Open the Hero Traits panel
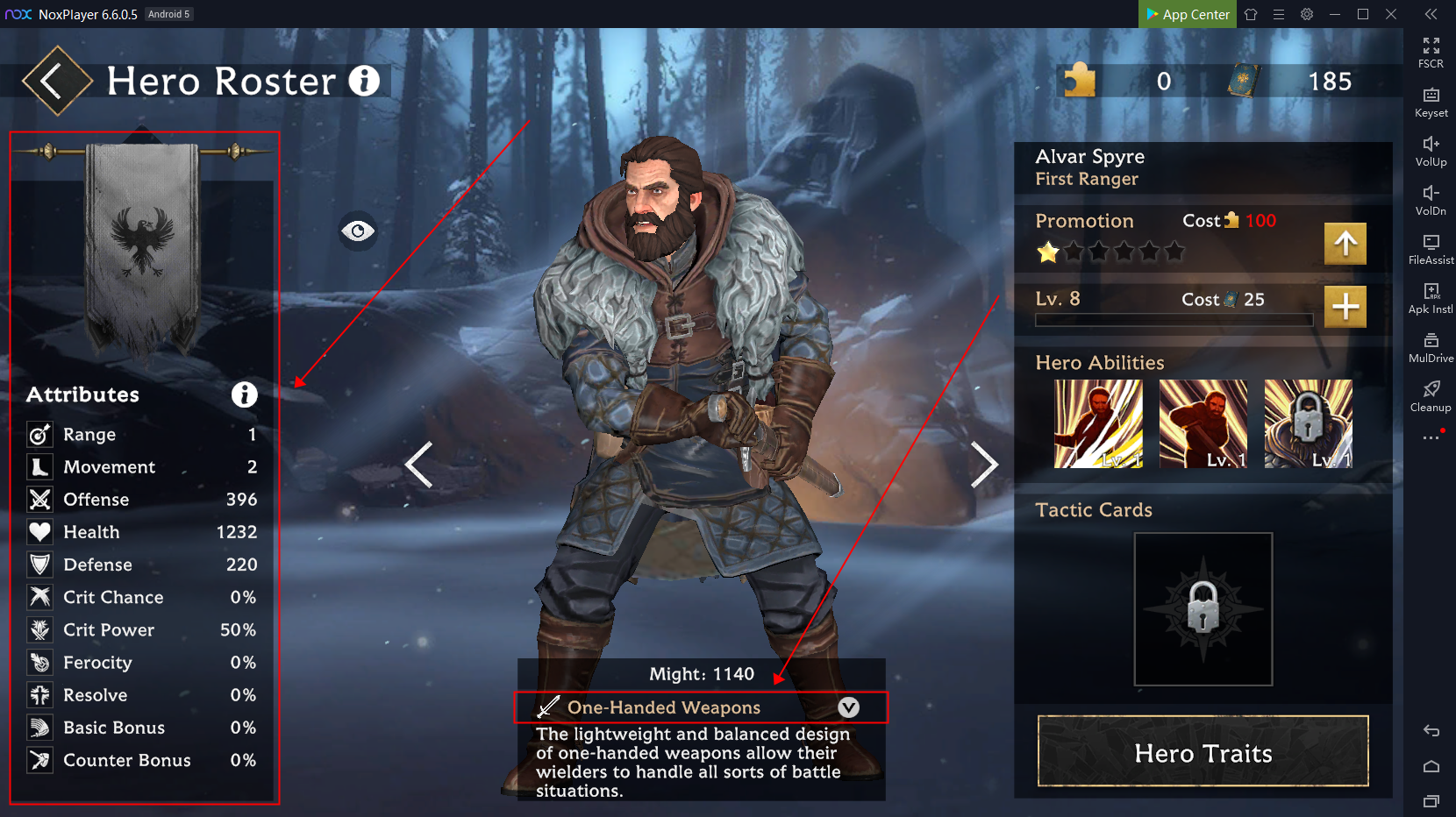Screen dimensions: 1456x817 (1203, 751)
